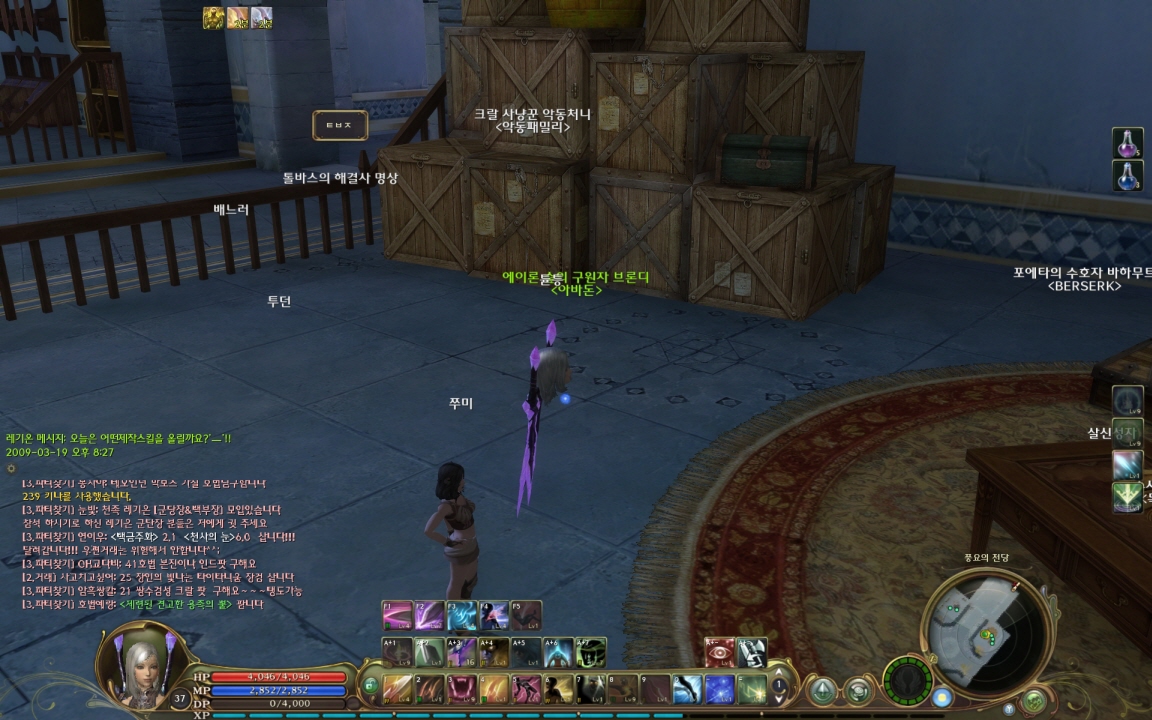Image resolution: width=1152 pixels, height=720 pixels.
Task: Click the green downward-arrow side skill icon
Action: click(x=1127, y=497)
